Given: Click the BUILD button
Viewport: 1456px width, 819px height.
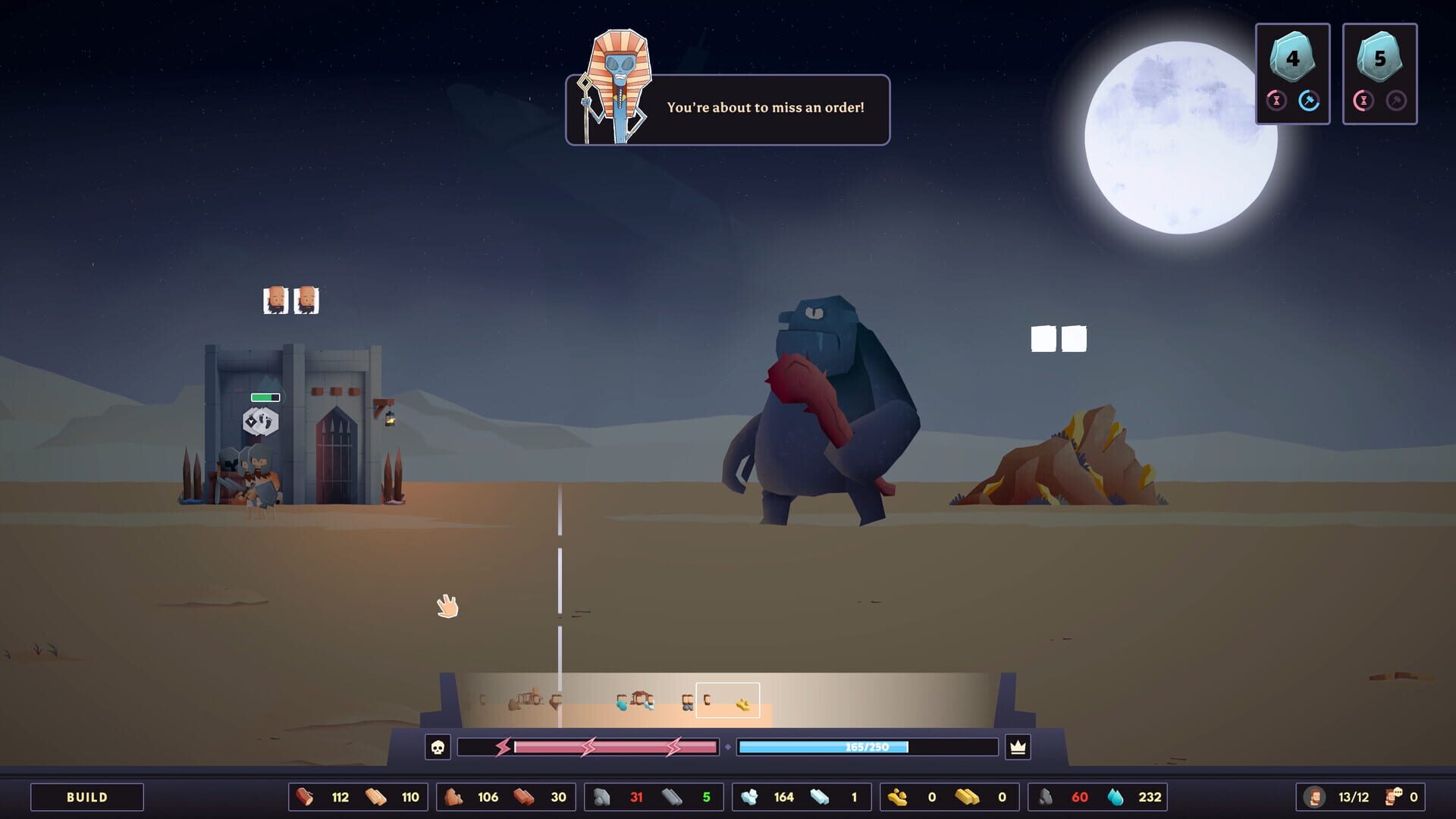Looking at the screenshot, I should pos(86,797).
